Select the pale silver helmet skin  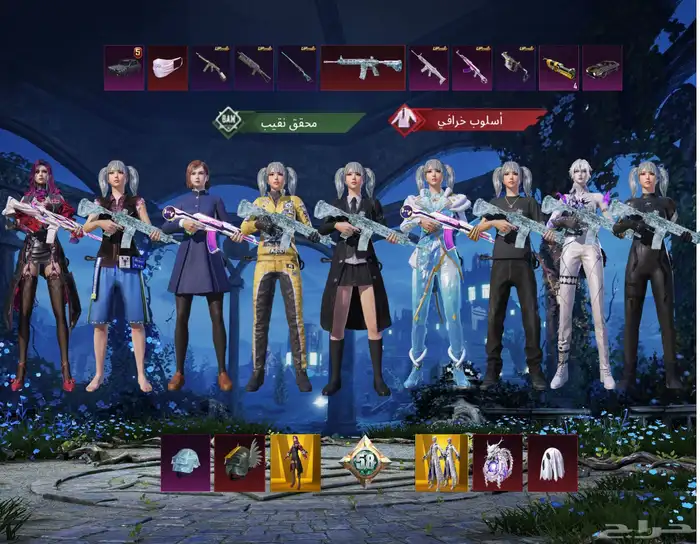[186, 463]
